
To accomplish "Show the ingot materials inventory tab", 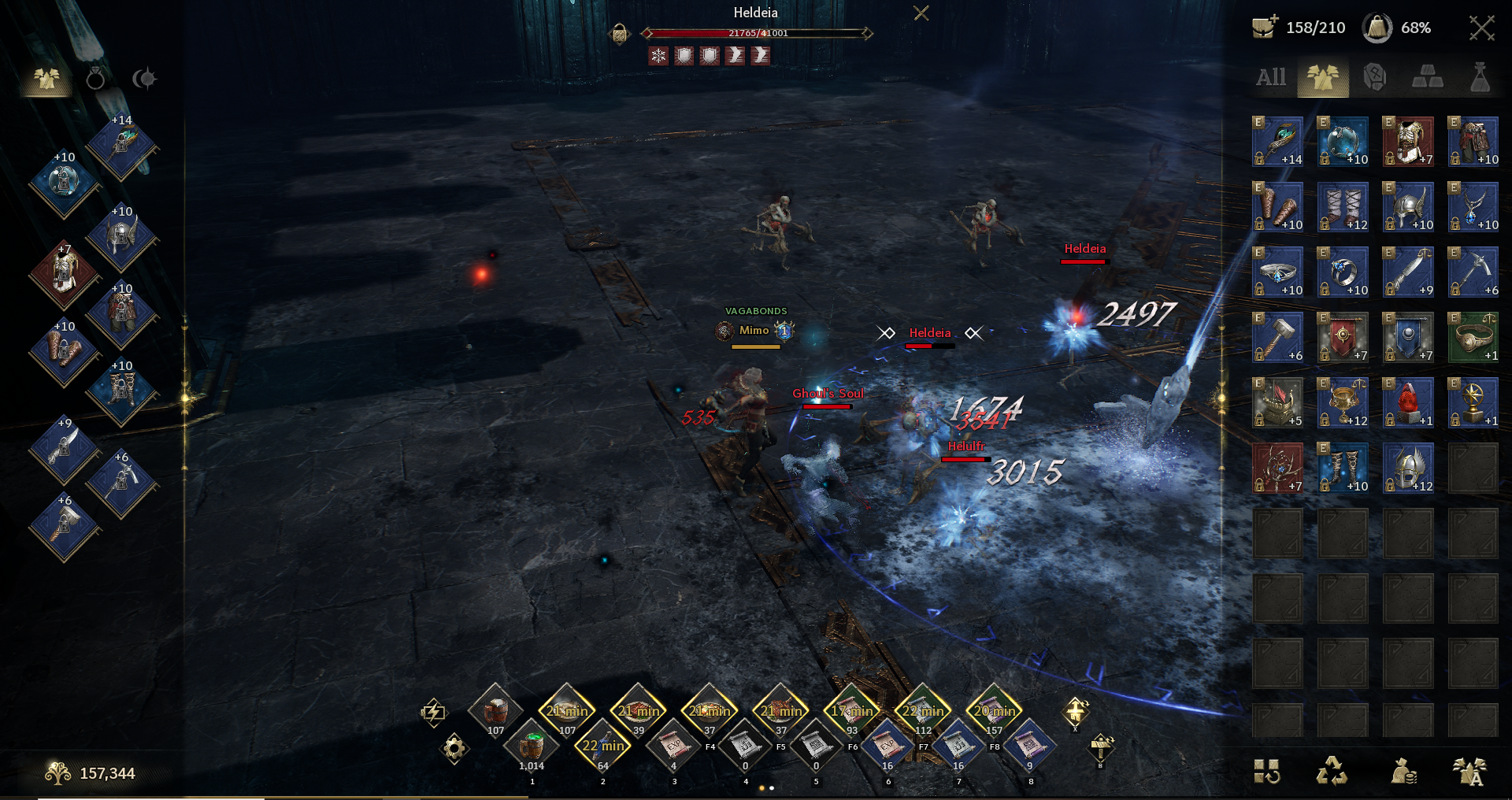I will (1427, 77).
